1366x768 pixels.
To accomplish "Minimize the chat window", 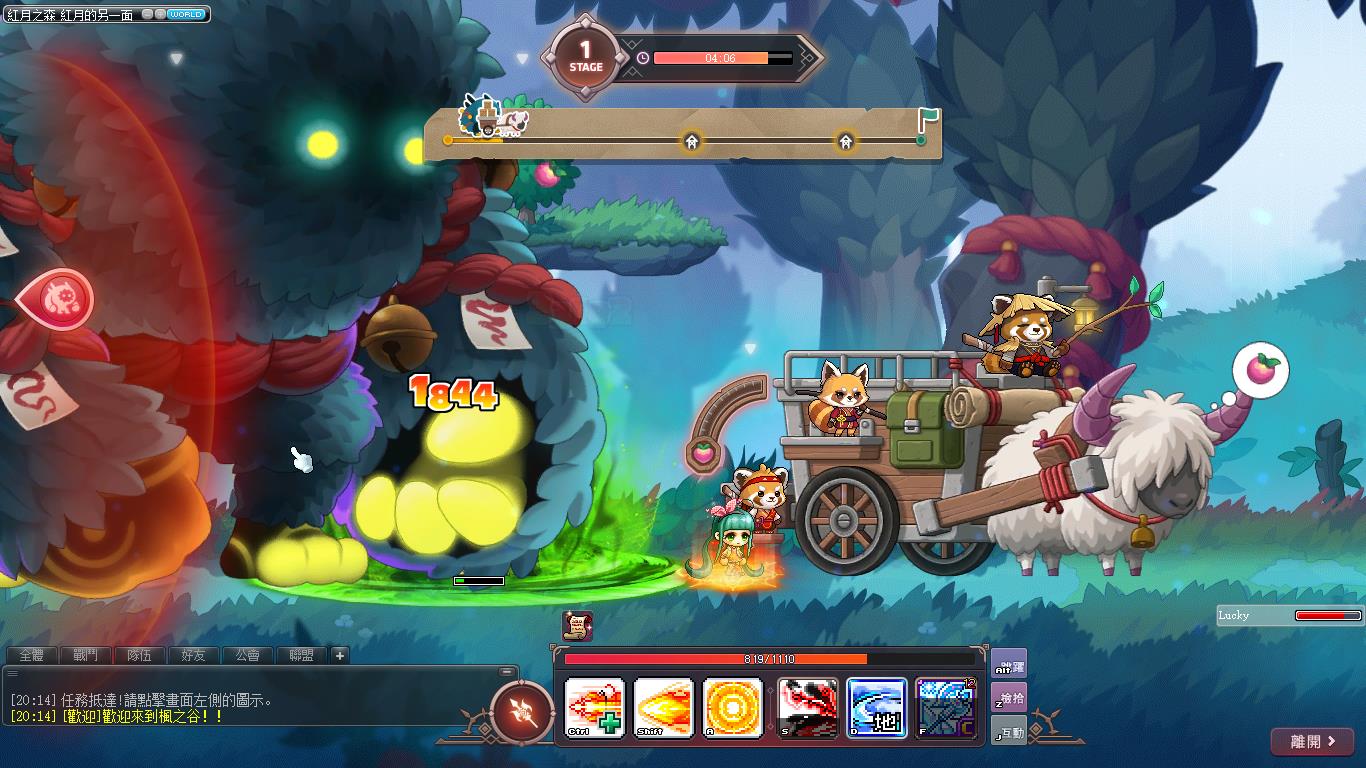I will coord(508,672).
